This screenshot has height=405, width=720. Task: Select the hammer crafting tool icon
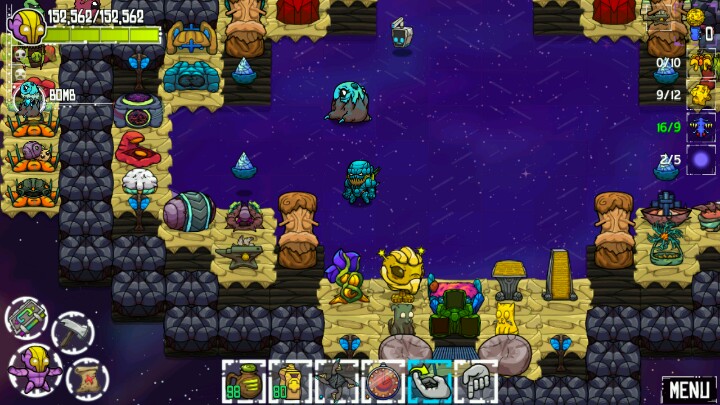pos(73,333)
